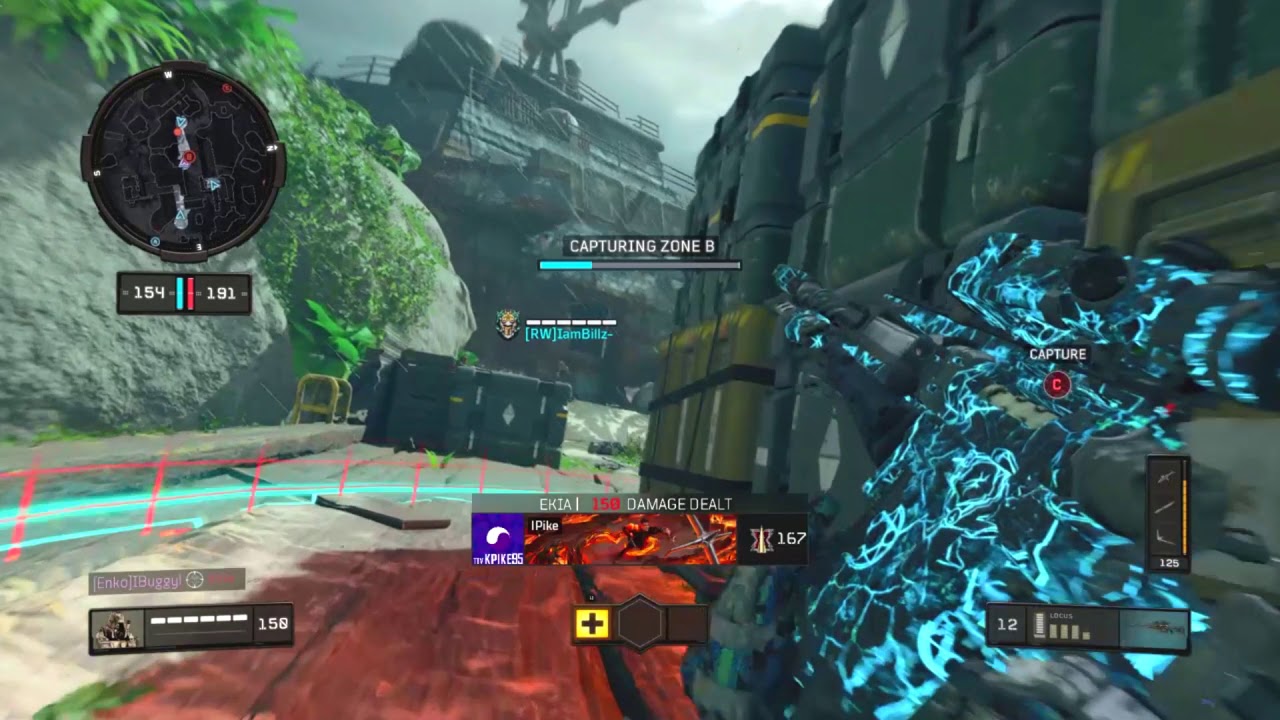1280x720 pixels.
Task: Select the yellow plus healing item slot
Action: click(x=591, y=624)
